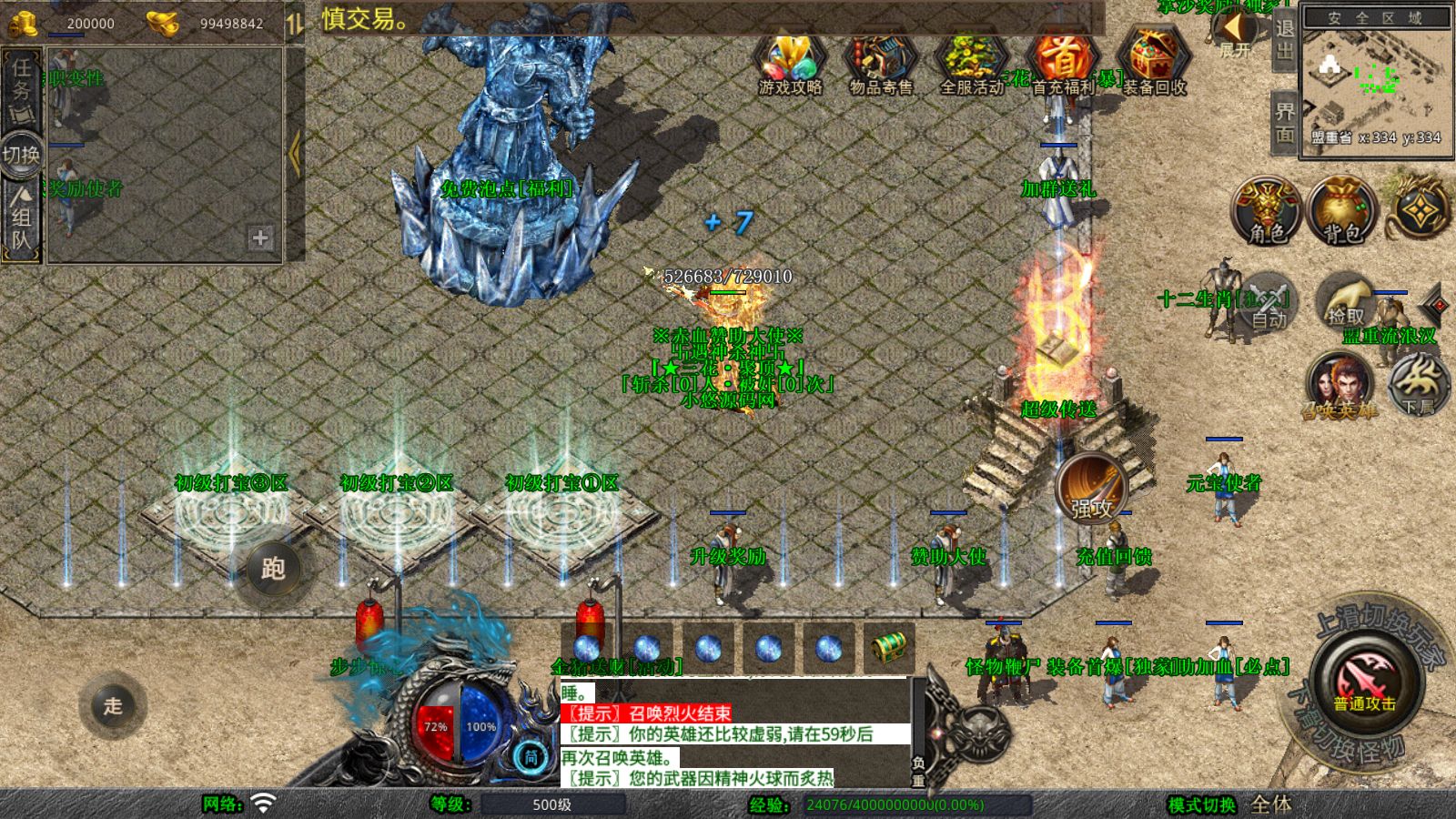Open the 角色 character sheet
1456x819 pixels.
[x=1267, y=211]
